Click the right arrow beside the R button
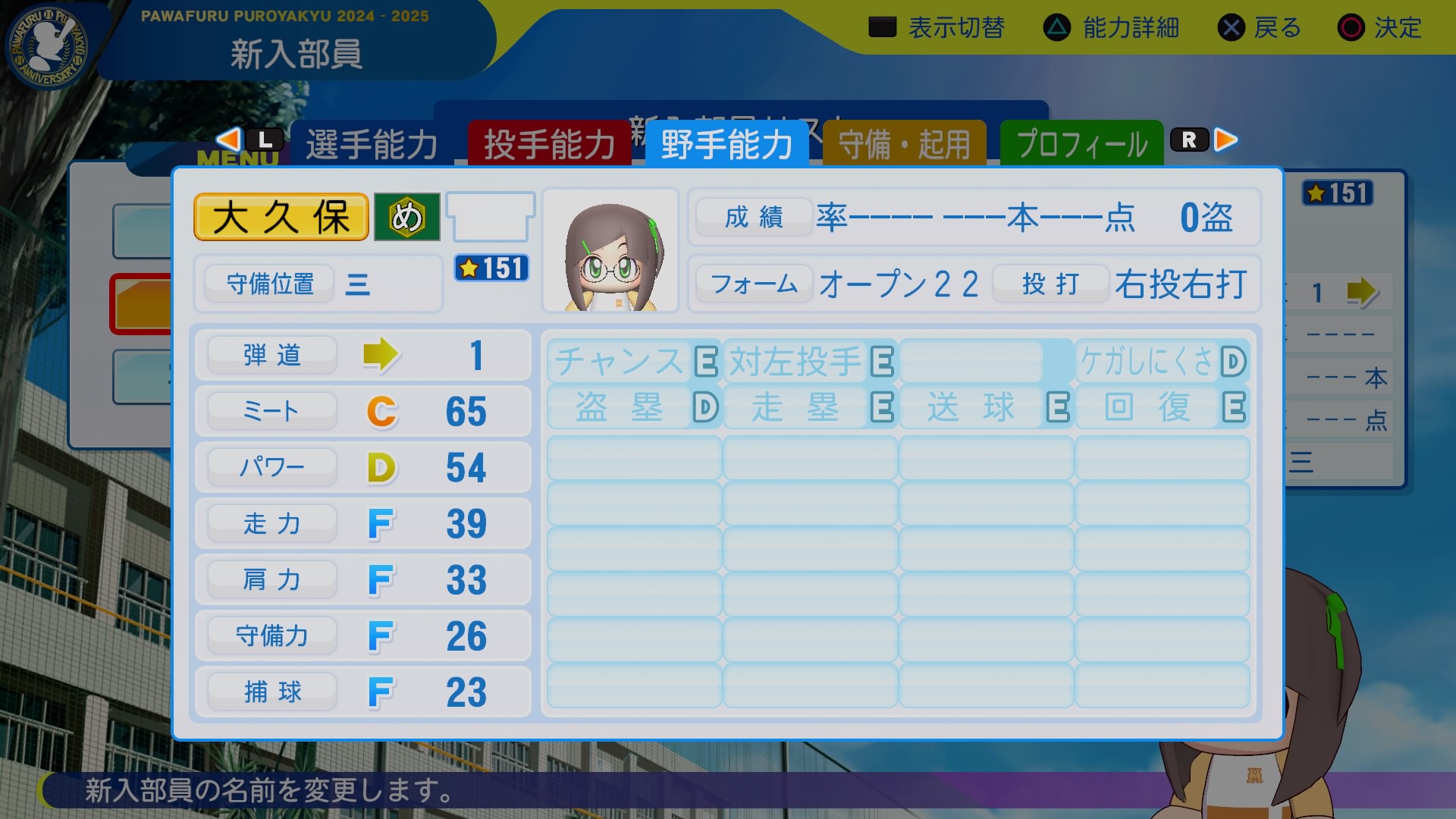1456x819 pixels. point(1225,139)
